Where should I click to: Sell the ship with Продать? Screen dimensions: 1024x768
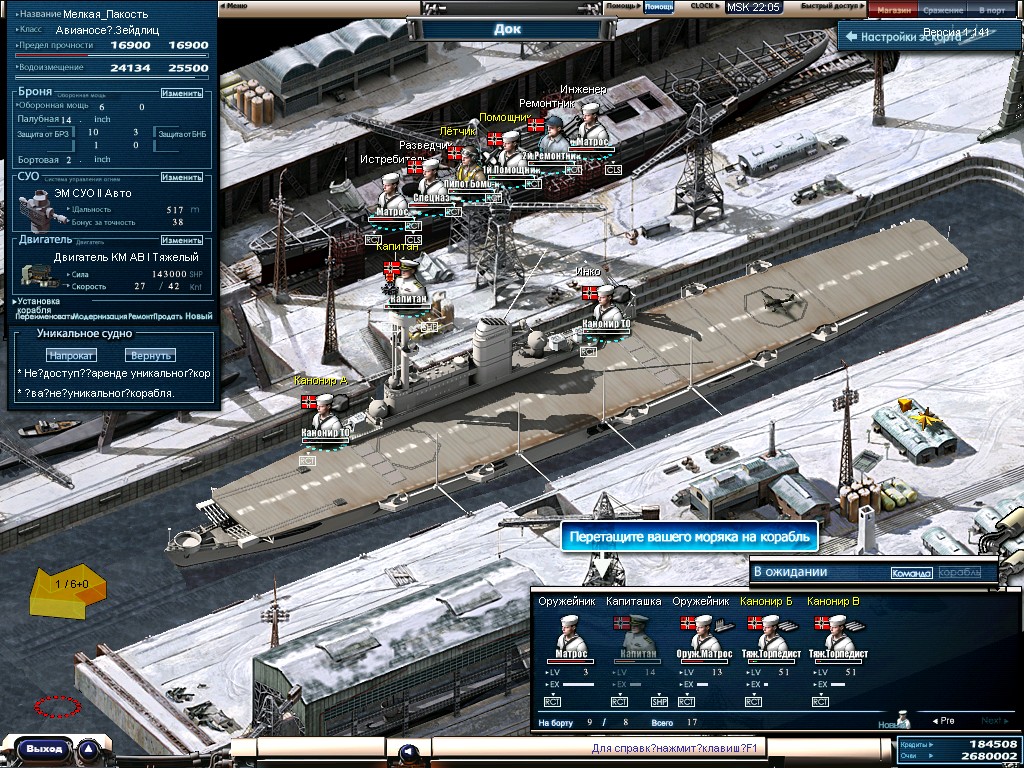(169, 316)
